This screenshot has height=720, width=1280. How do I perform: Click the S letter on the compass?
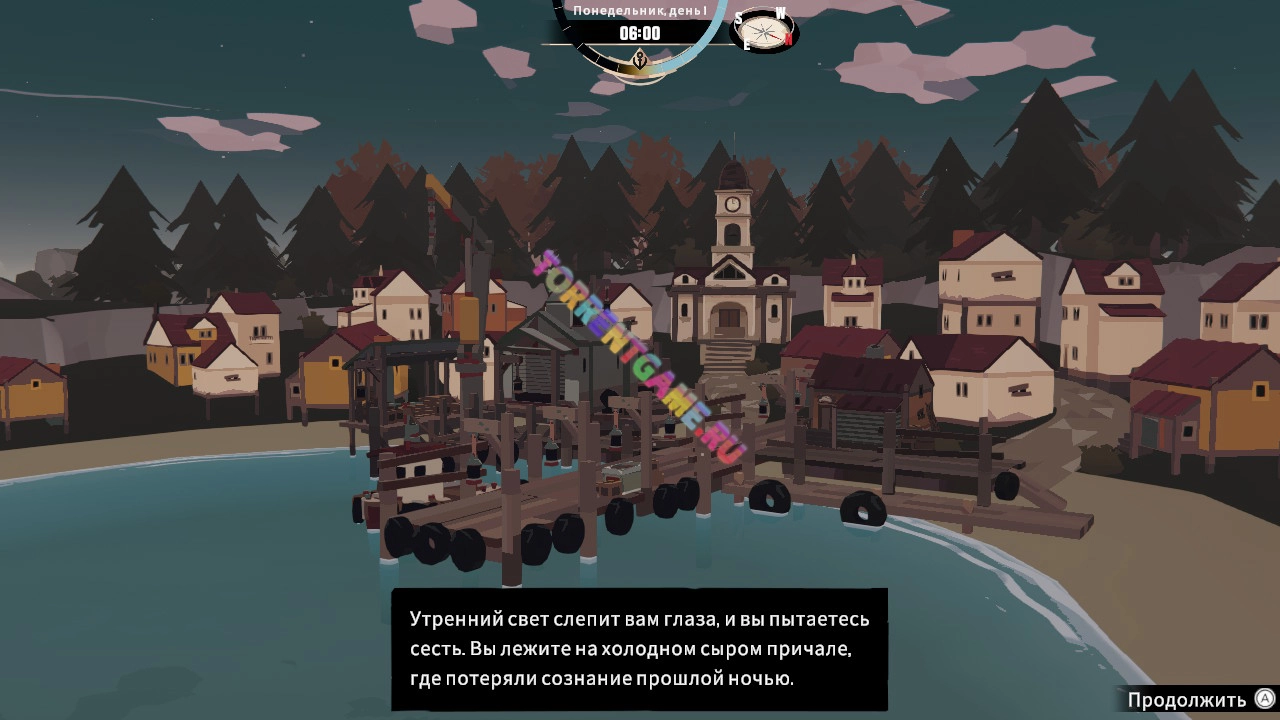[x=739, y=17]
